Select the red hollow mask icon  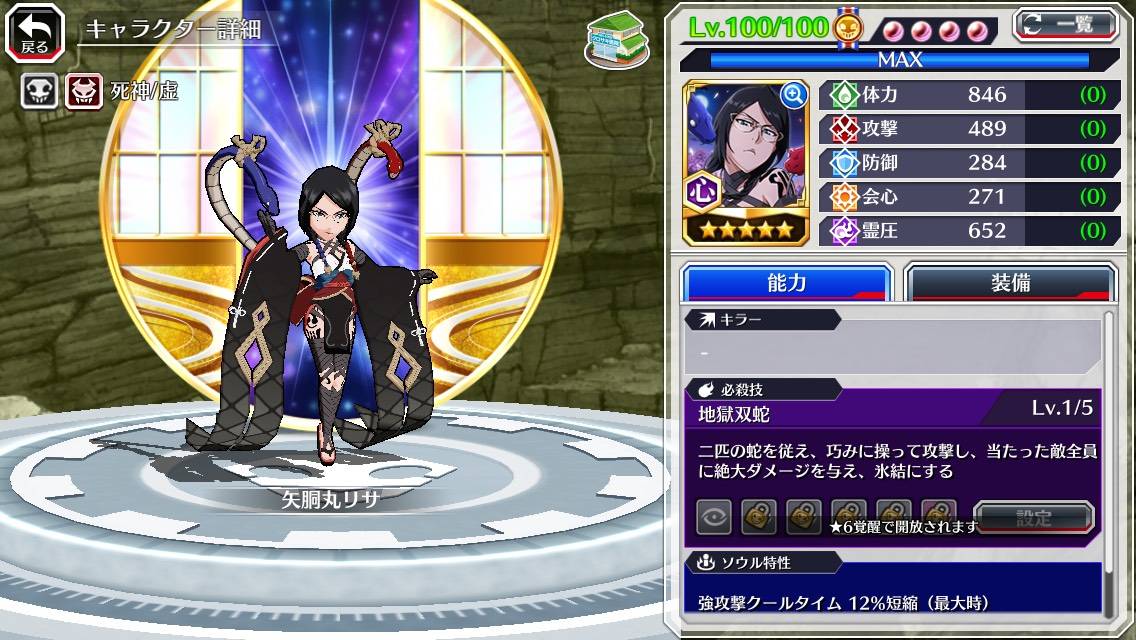(x=83, y=93)
